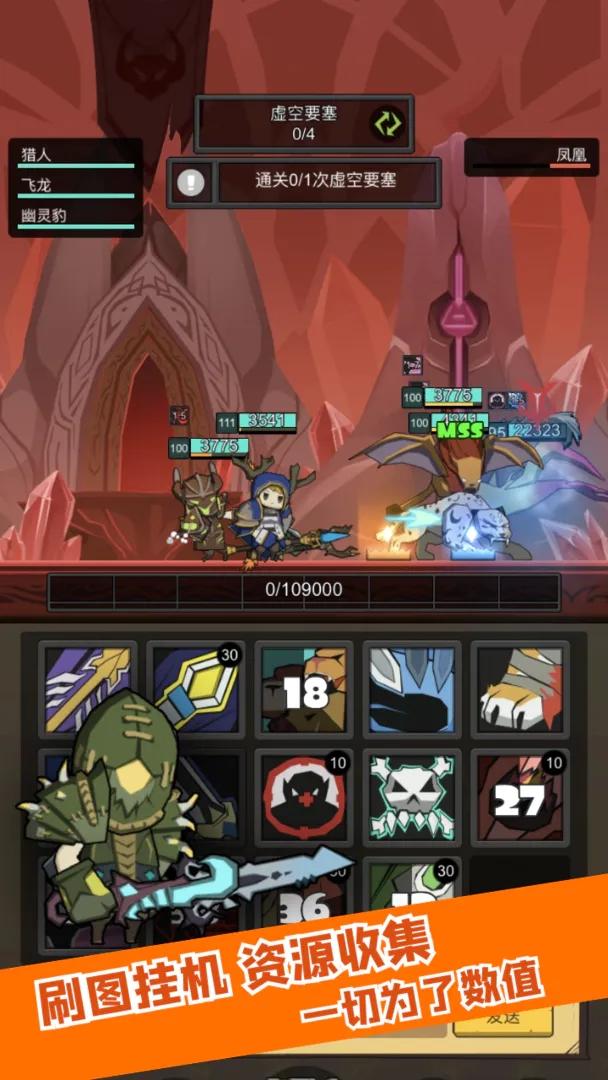The width and height of the screenshot is (608, 1080).
Task: Use the yellow gem staff skill
Action: [x=196, y=689]
